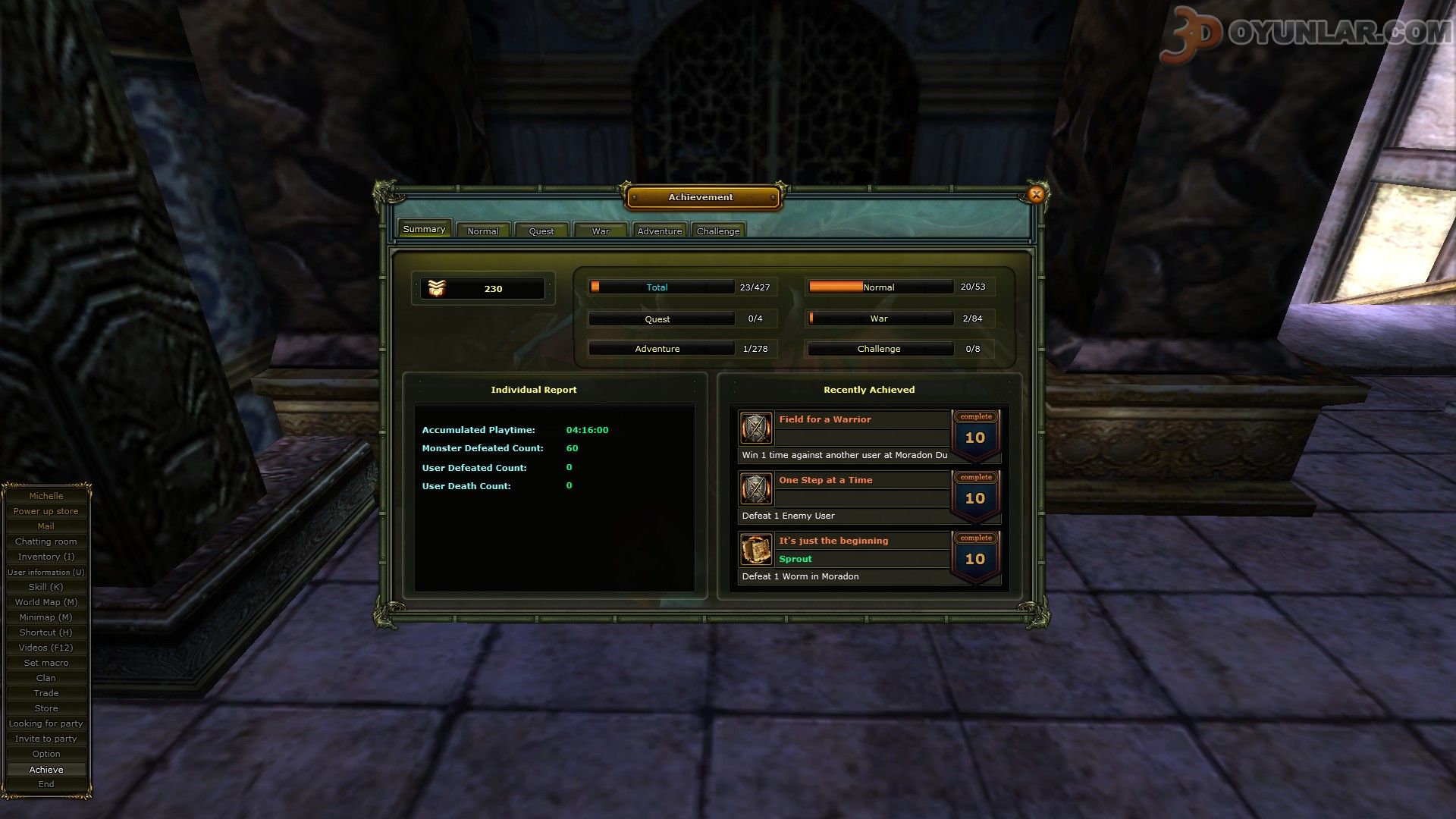Show the Adventure achievements tab

659,231
